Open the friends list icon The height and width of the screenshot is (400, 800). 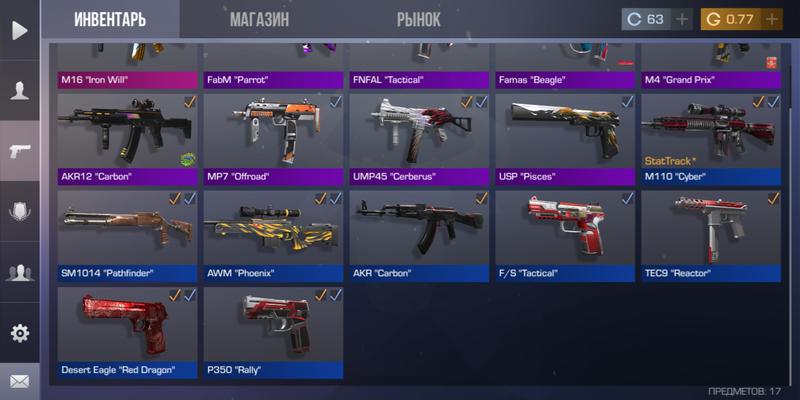click(19, 271)
